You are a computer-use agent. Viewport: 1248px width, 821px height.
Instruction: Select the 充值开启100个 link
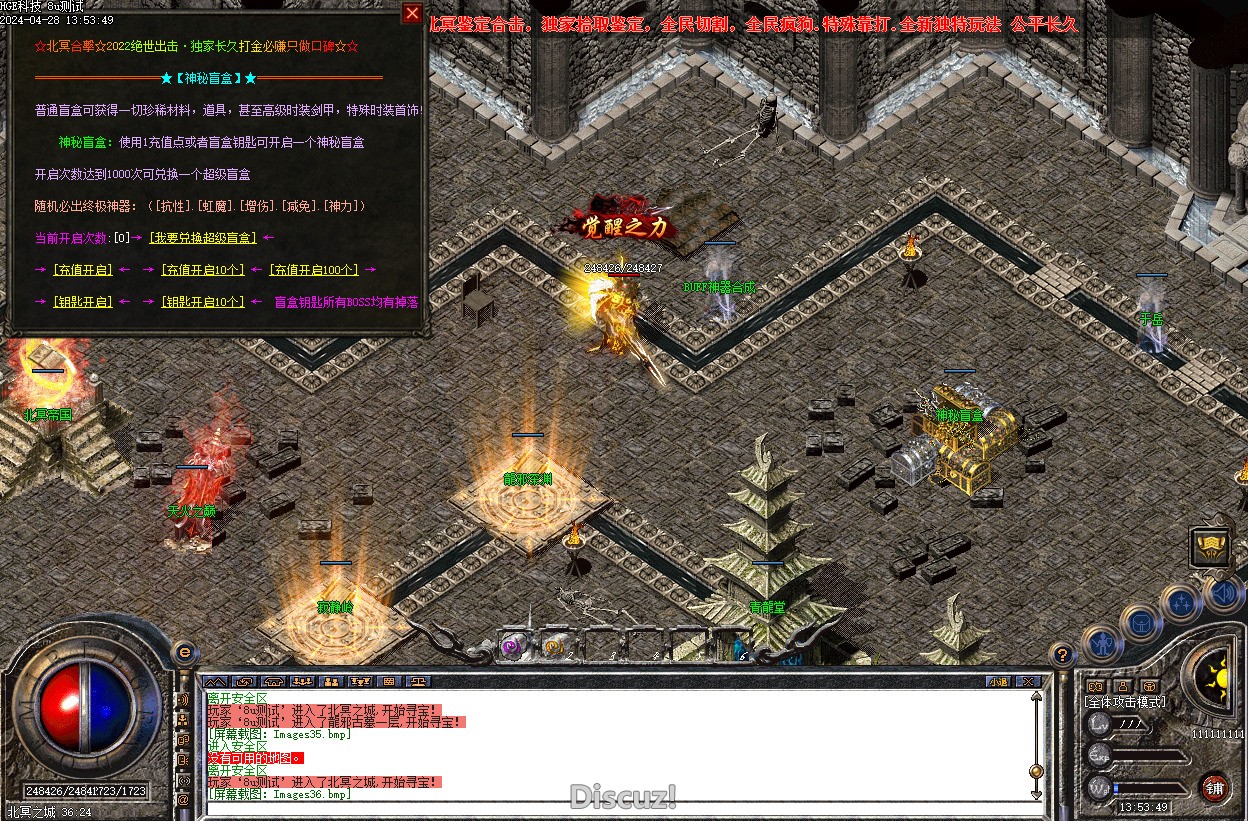314,270
